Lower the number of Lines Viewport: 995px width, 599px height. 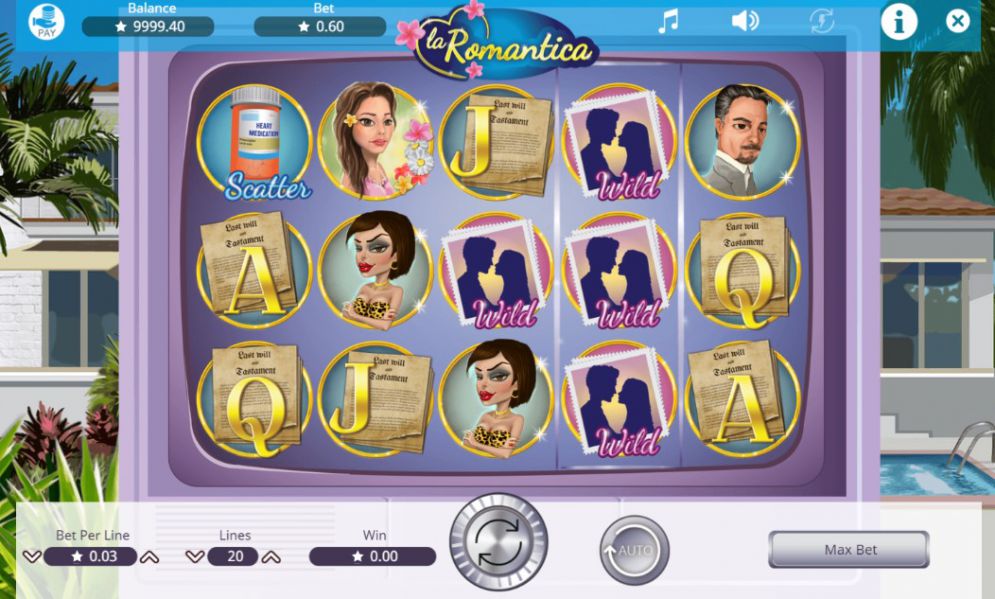(x=195, y=557)
